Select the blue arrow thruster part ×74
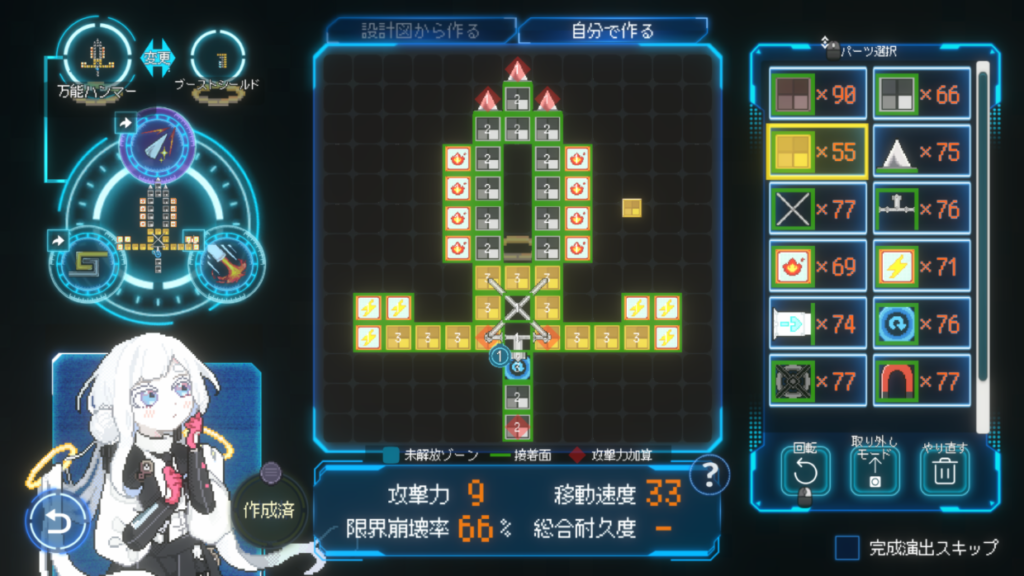The width and height of the screenshot is (1024, 576). (x=817, y=323)
